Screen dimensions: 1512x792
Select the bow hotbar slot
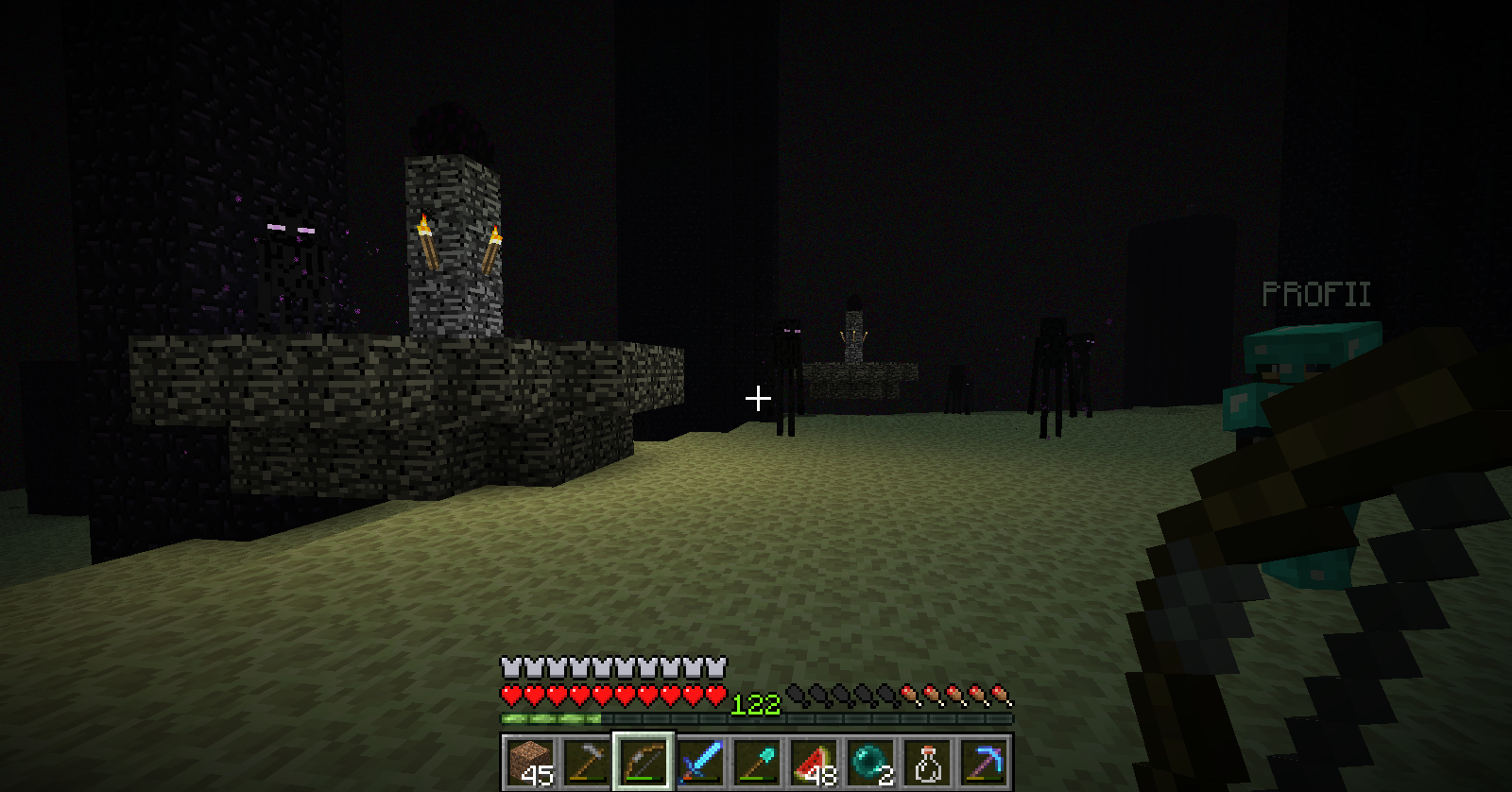(x=643, y=762)
